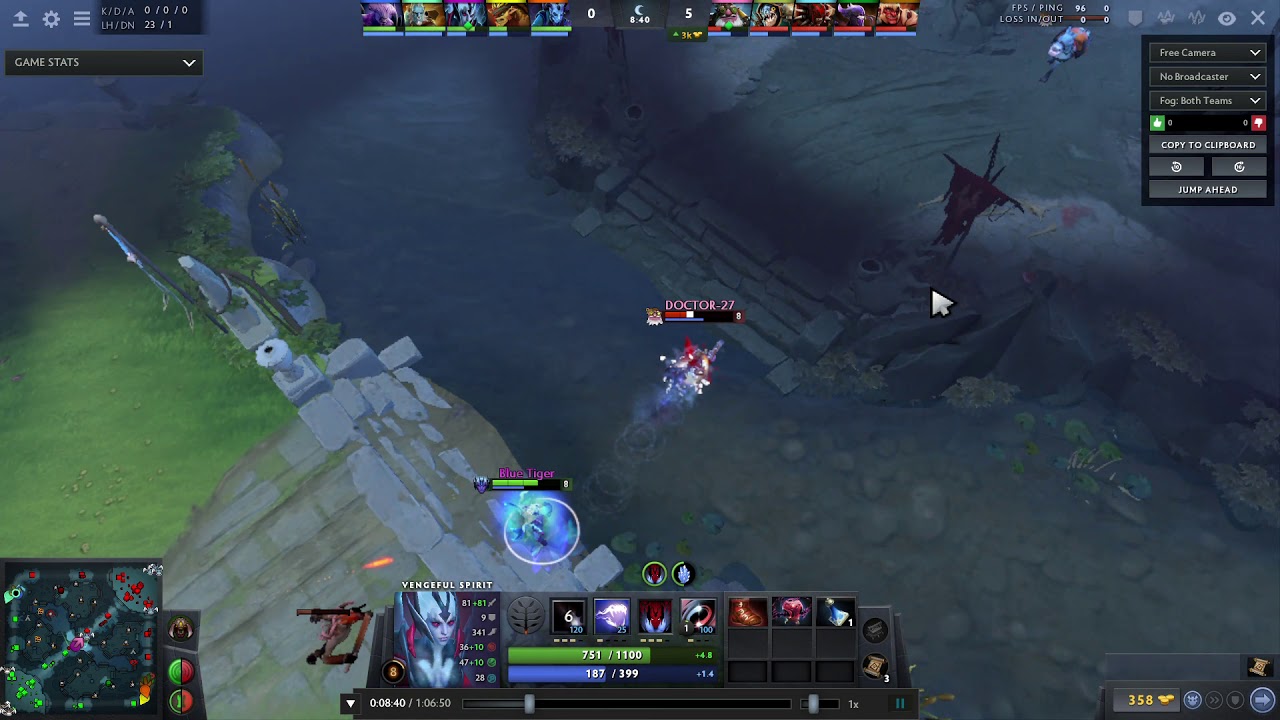1280x720 pixels.
Task: Give the replay a red thumbs down
Action: point(1258,123)
